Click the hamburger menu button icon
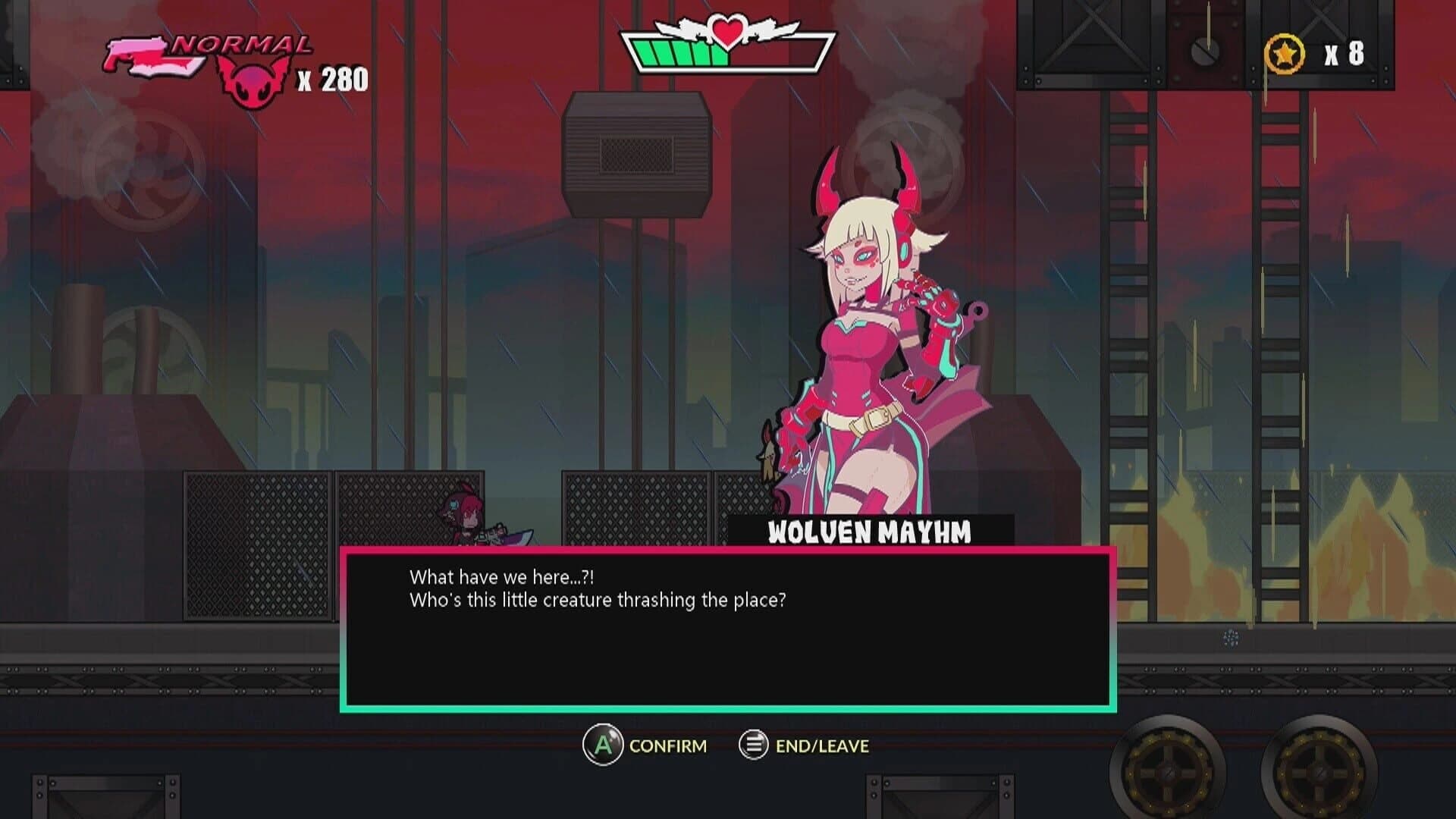The height and width of the screenshot is (819, 1456). coord(752,745)
